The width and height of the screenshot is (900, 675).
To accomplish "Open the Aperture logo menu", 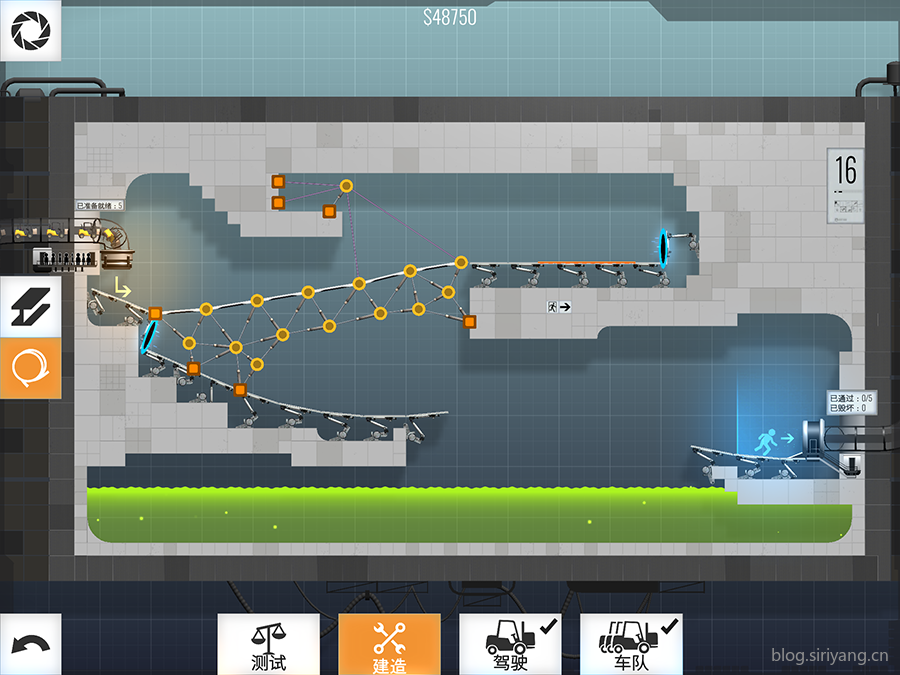I will 30,31.
